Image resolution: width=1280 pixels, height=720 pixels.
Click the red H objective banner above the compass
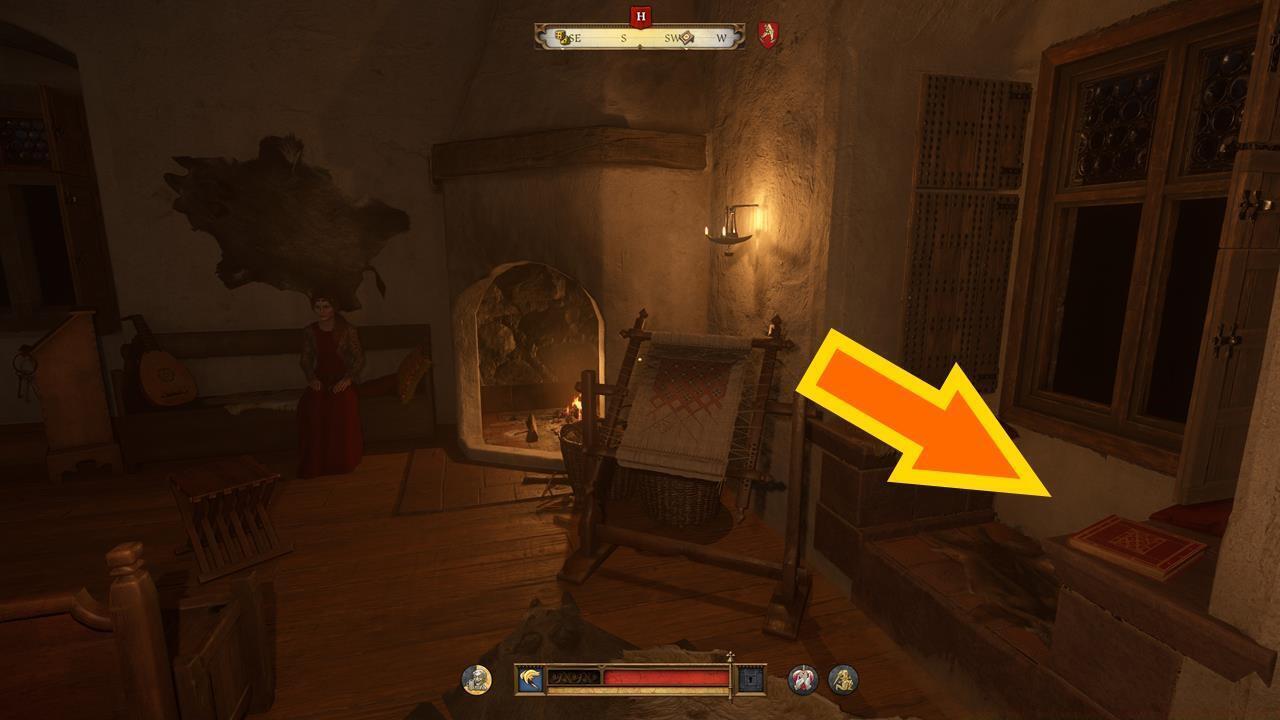pos(640,17)
